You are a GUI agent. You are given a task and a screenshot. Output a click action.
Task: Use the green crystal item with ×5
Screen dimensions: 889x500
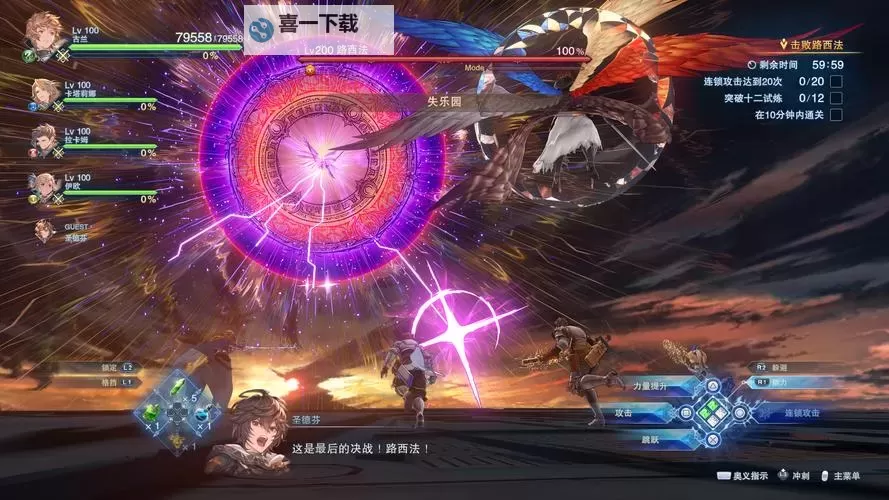coord(176,390)
